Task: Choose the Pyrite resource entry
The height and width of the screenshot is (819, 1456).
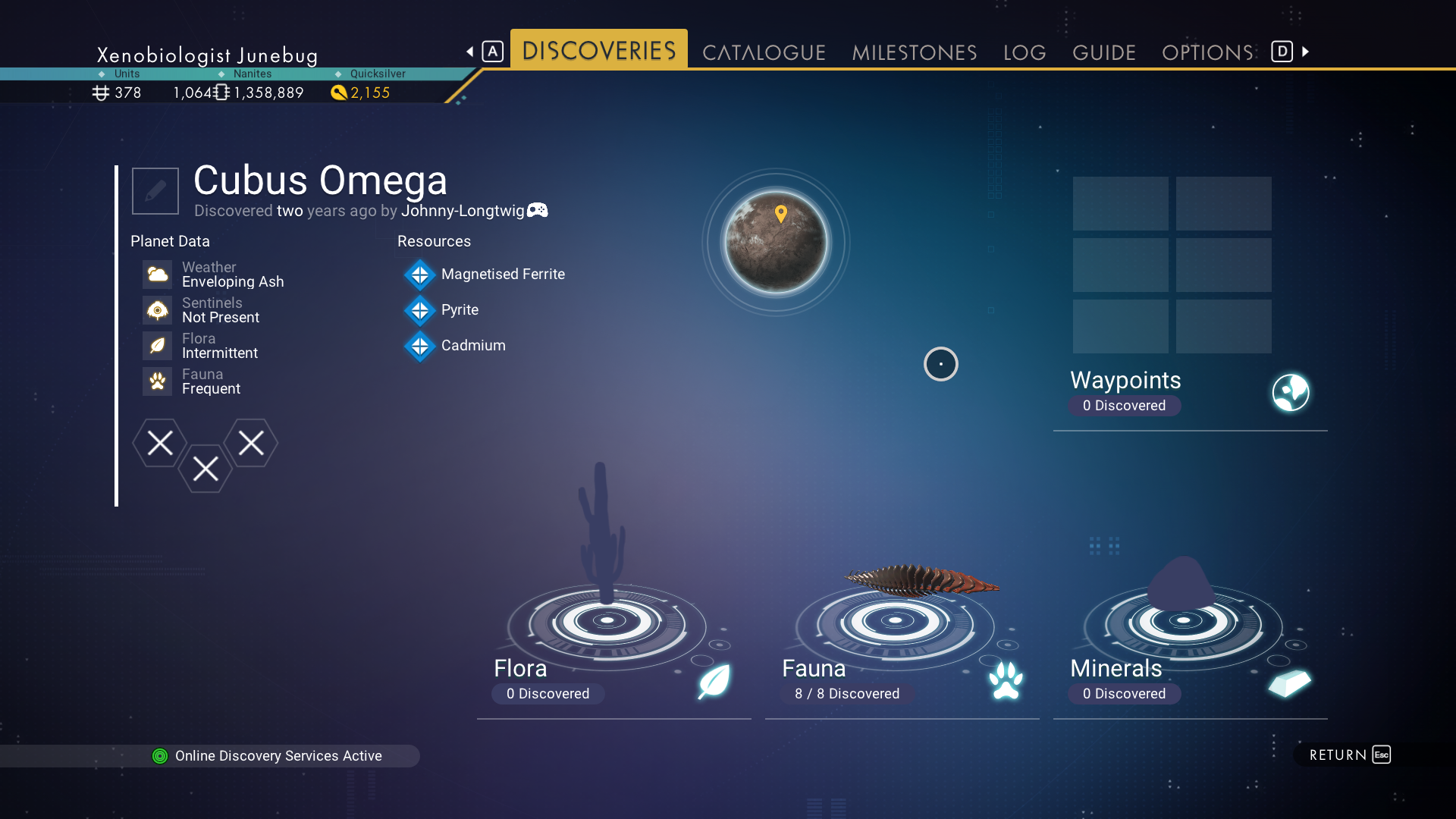Action: (460, 310)
